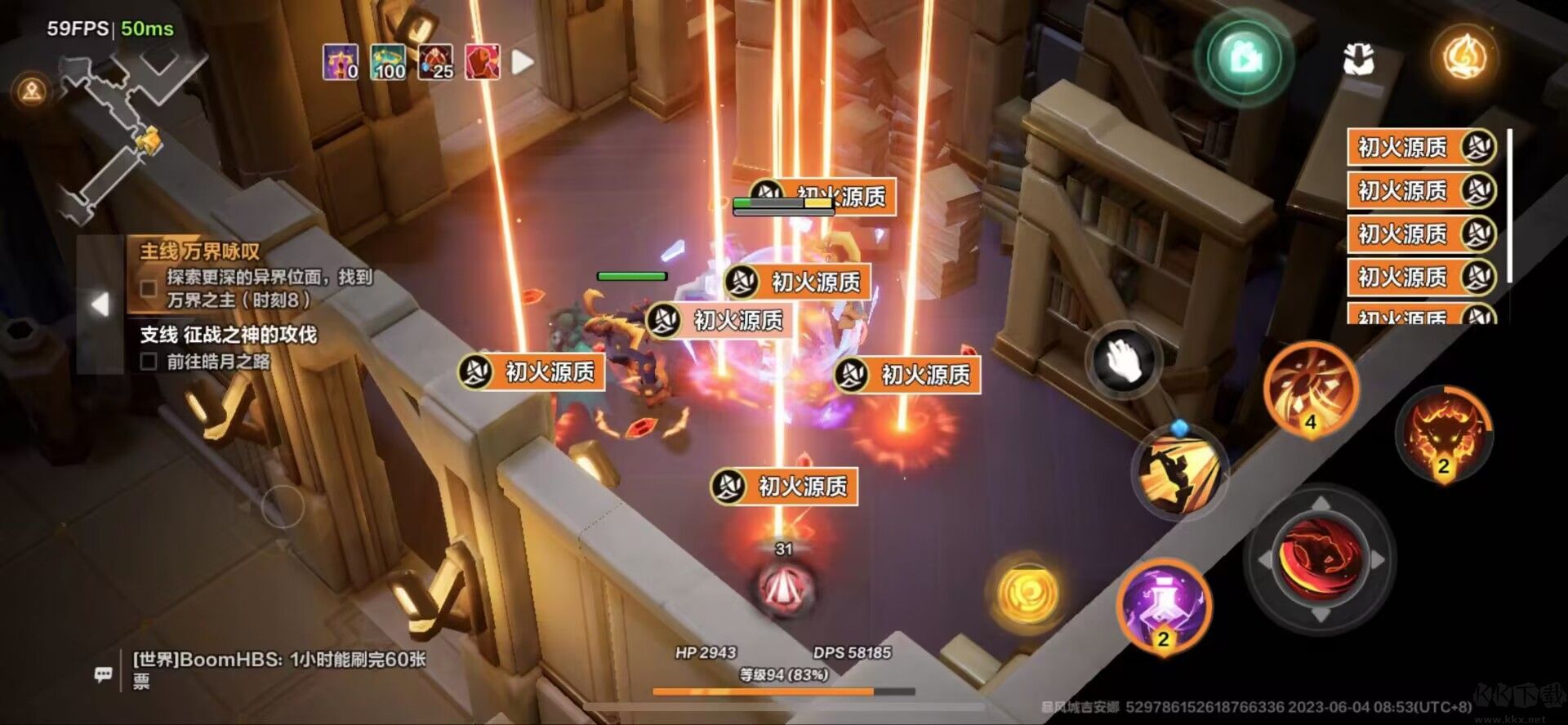Select the side quest 征战之神的攻伐
Viewport: 1568px width, 725px height.
pos(228,335)
